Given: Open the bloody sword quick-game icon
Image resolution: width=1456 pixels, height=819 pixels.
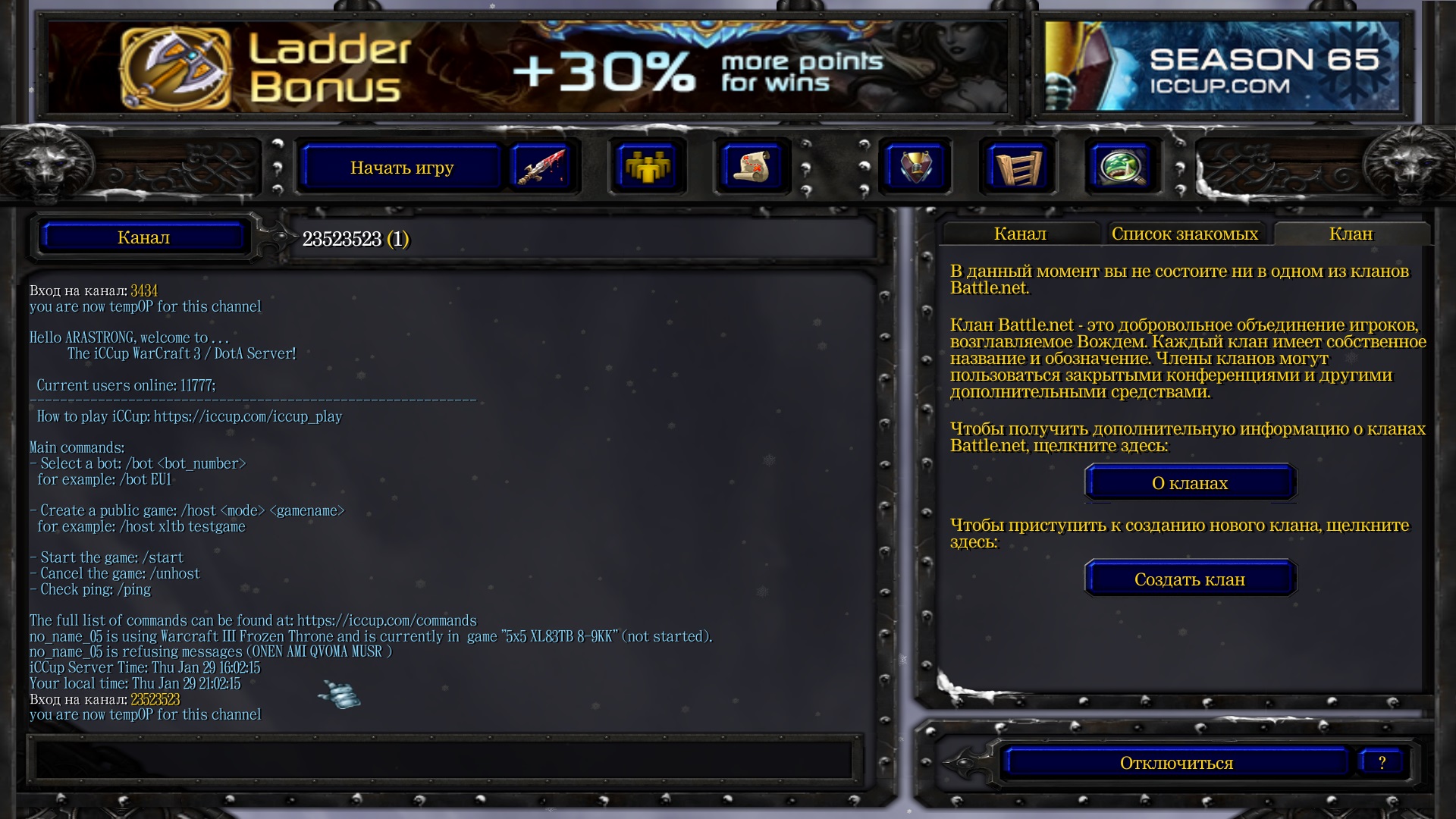Looking at the screenshot, I should tap(540, 167).
